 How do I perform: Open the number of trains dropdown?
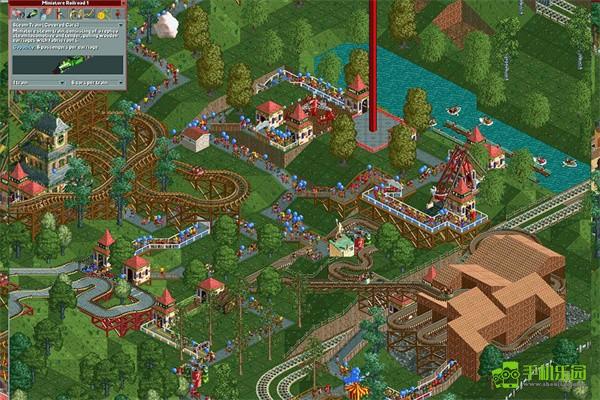[x=62, y=82]
